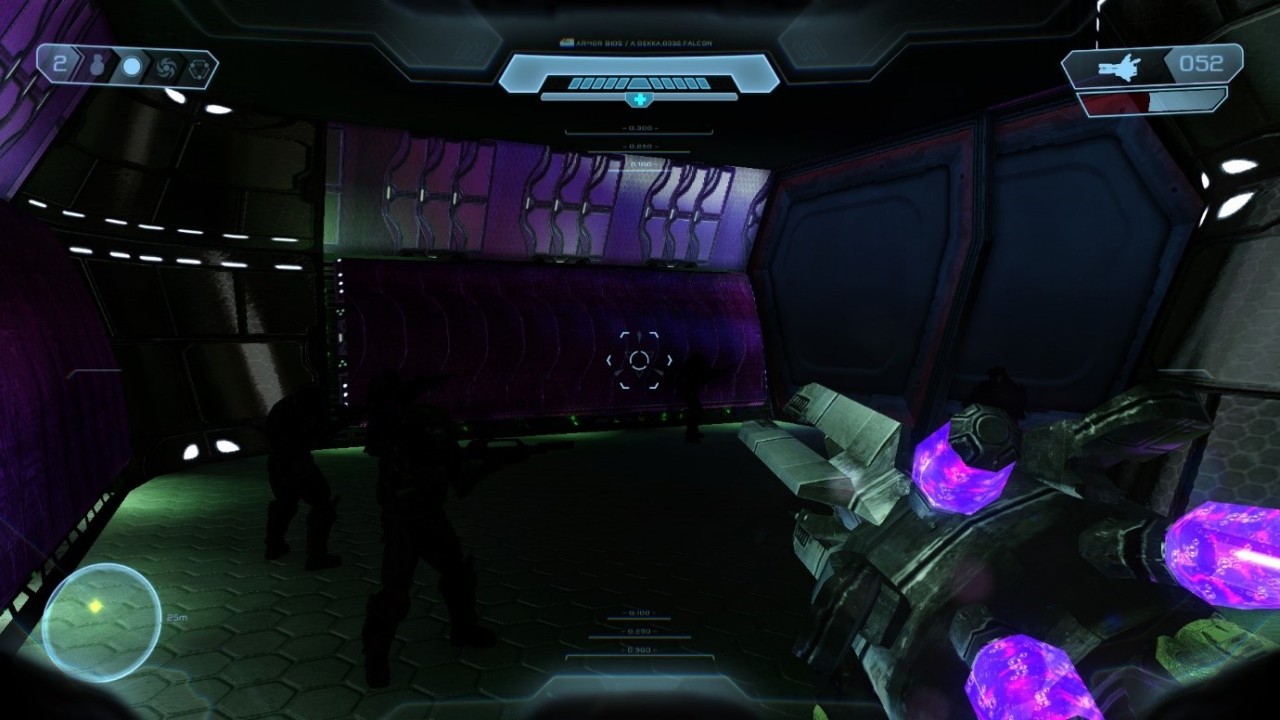
Task: Click the Needler weapon icon
Action: [1118, 66]
